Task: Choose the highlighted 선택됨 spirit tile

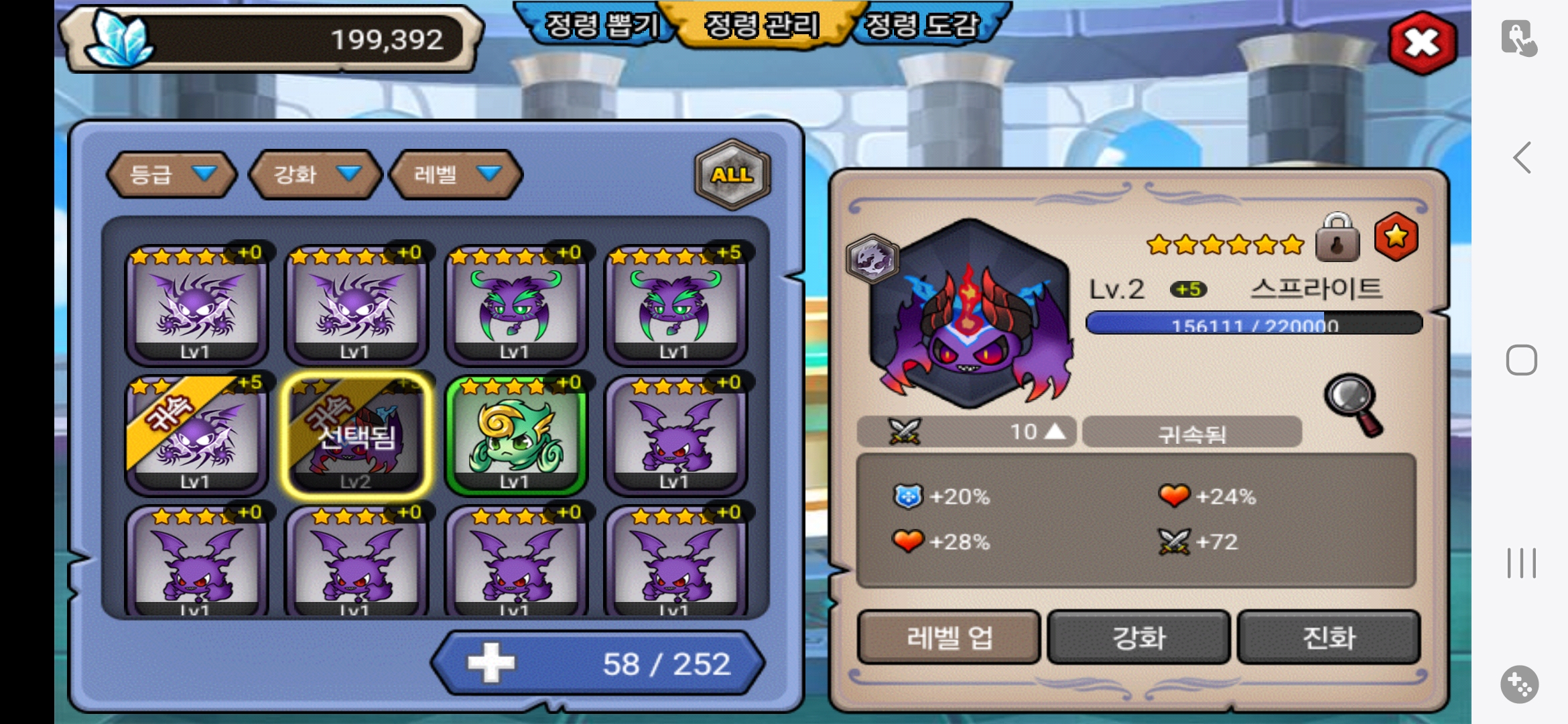Action: 356,434
